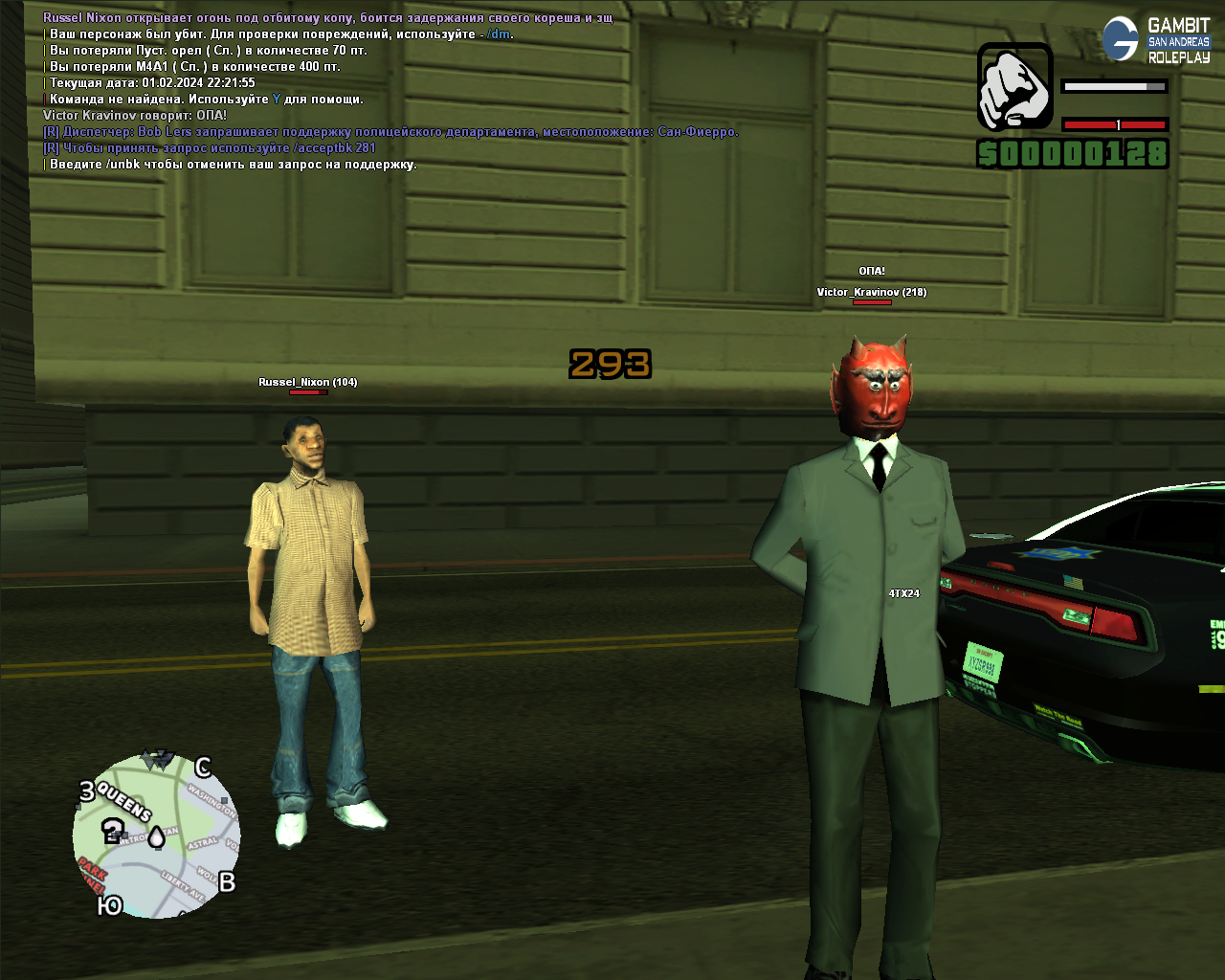1225x980 pixels.
Task: Select the /acceptbk 281 chat line
Action: pyautogui.click(x=210, y=148)
